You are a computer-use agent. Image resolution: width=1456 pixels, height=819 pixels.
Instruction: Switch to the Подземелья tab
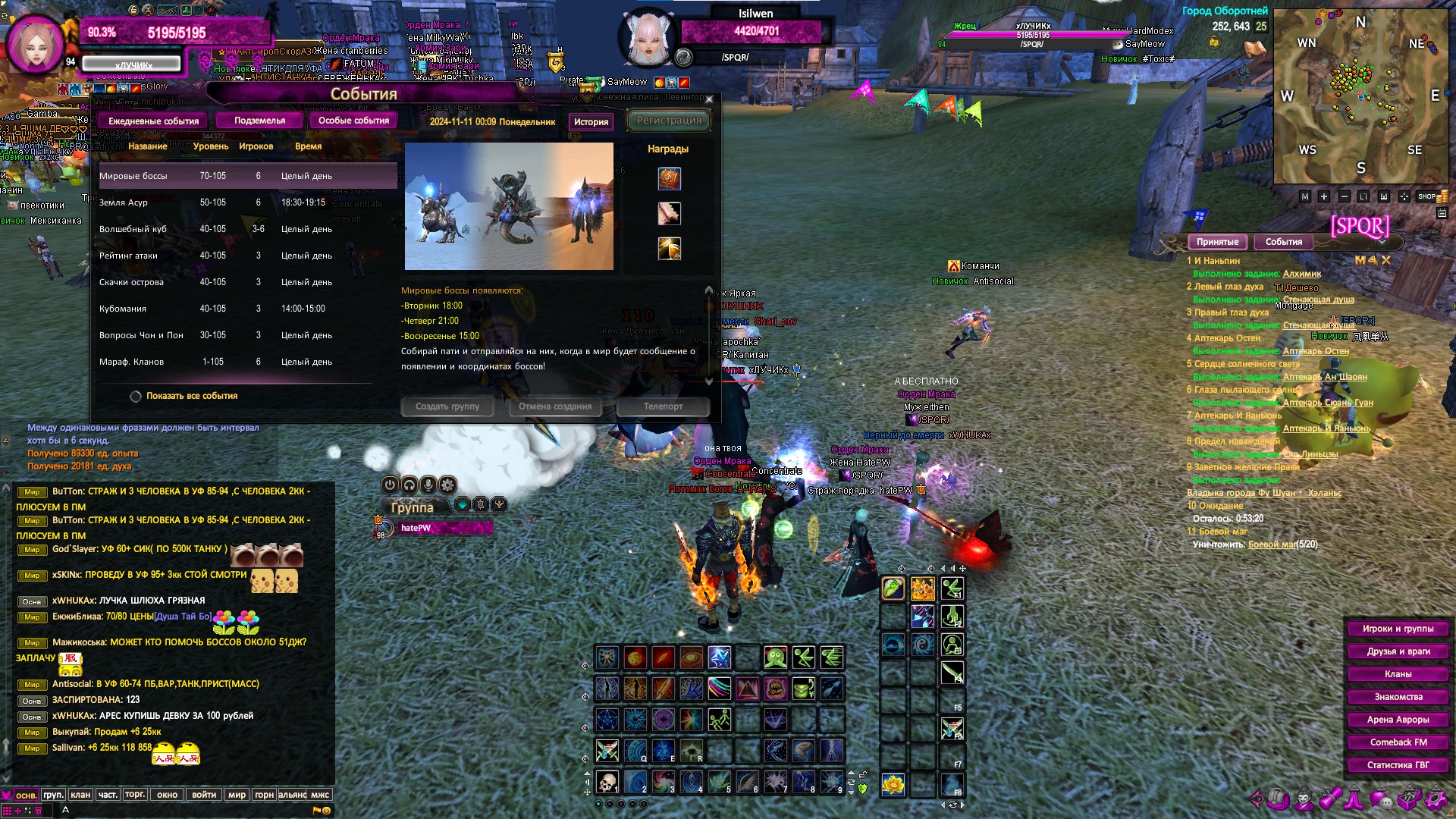coord(259,121)
